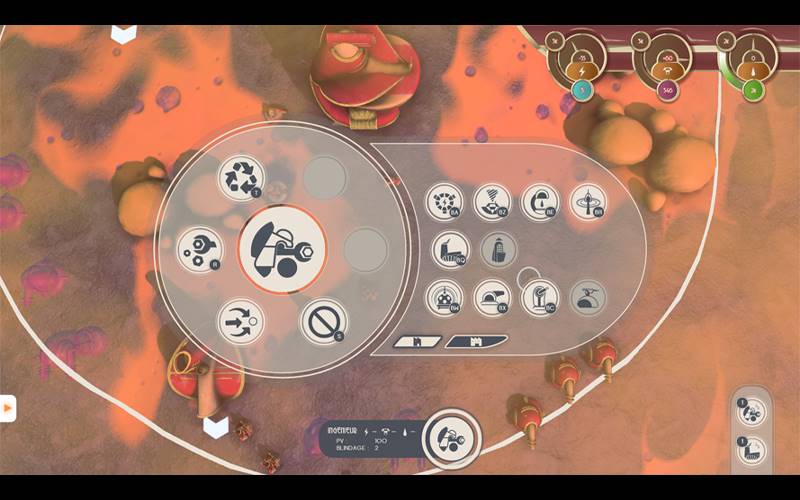Activate the swirling arrows action

point(240,321)
